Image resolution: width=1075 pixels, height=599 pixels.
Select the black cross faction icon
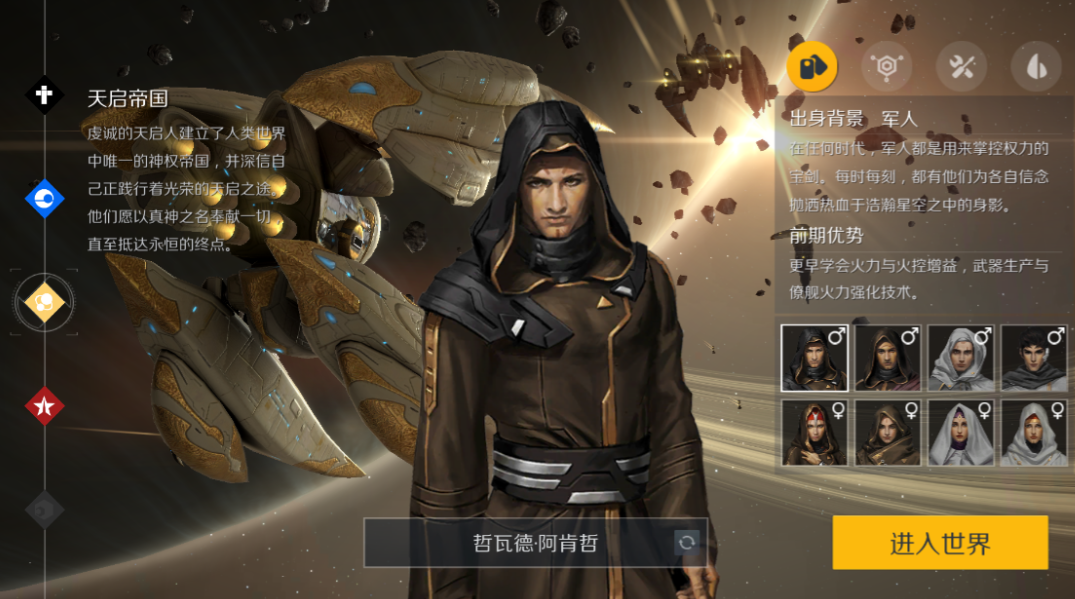(44, 95)
